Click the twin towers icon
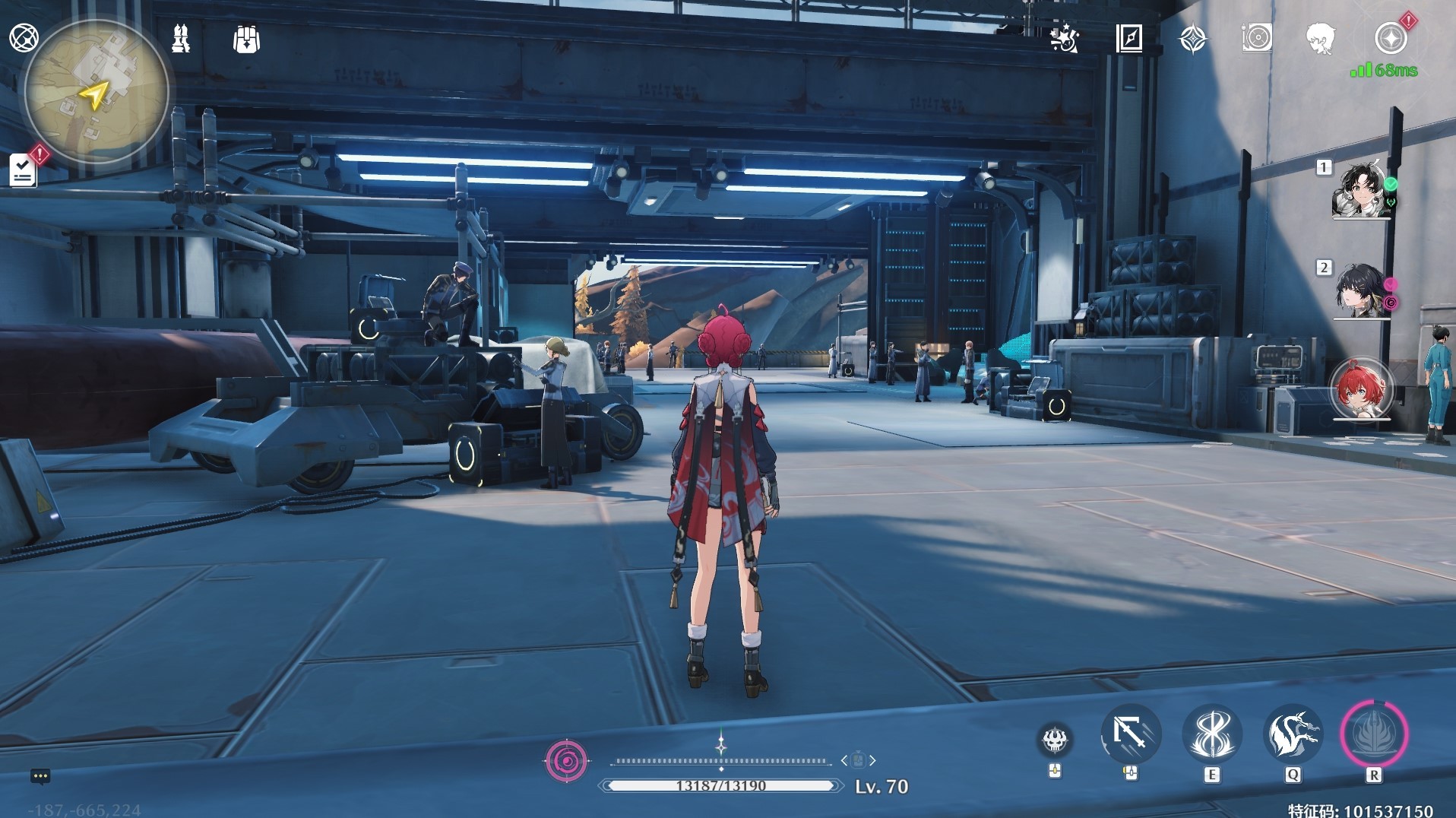Image resolution: width=1456 pixels, height=818 pixels. tap(181, 38)
